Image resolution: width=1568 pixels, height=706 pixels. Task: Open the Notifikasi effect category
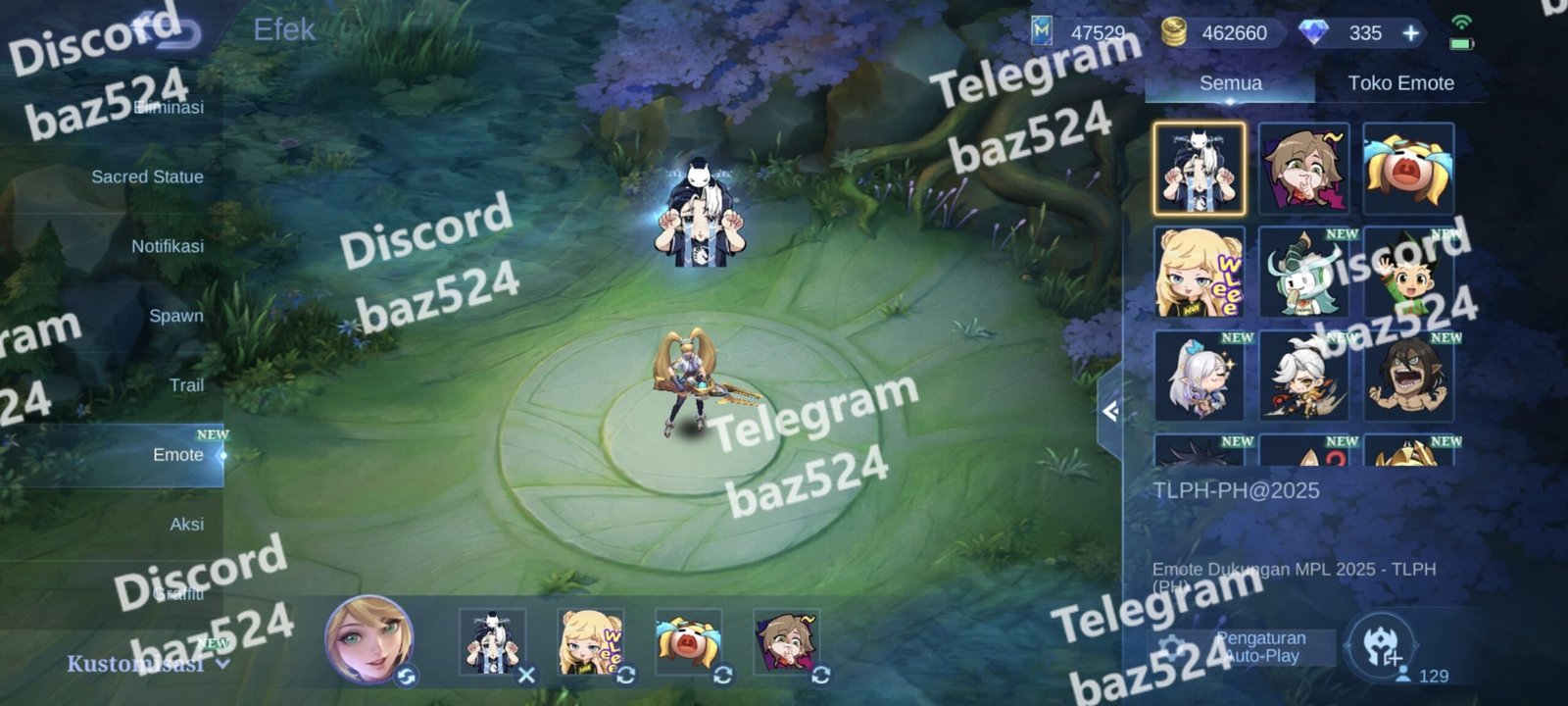(x=167, y=246)
